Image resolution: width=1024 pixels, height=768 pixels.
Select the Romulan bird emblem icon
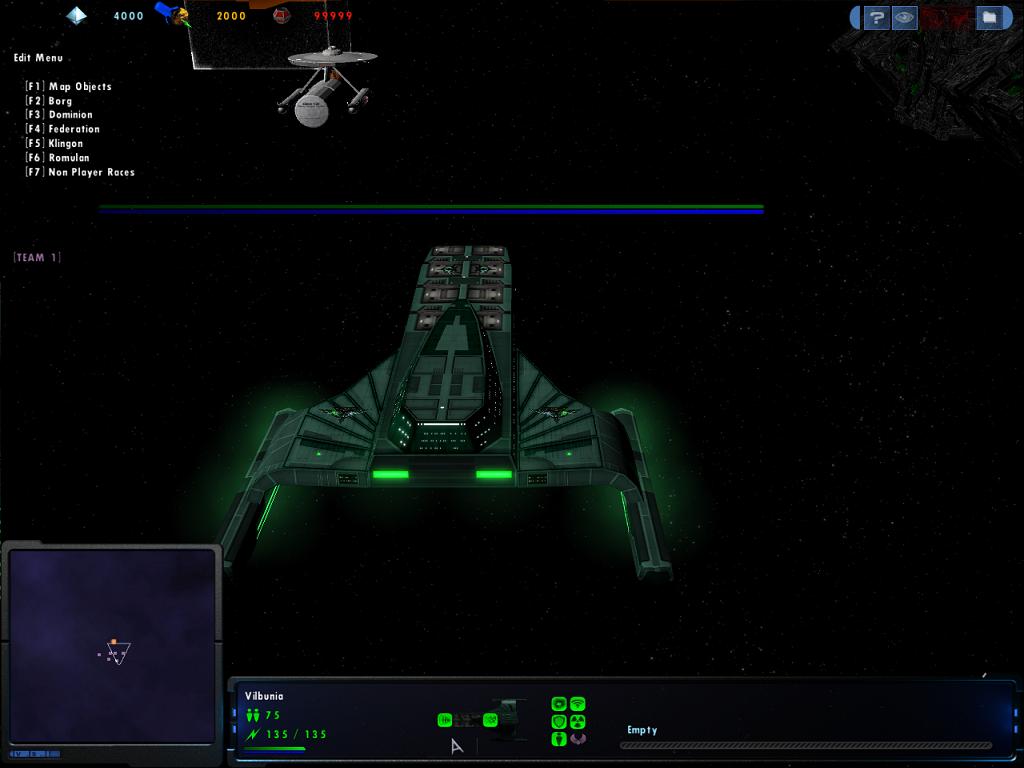pyautogui.click(x=577, y=739)
